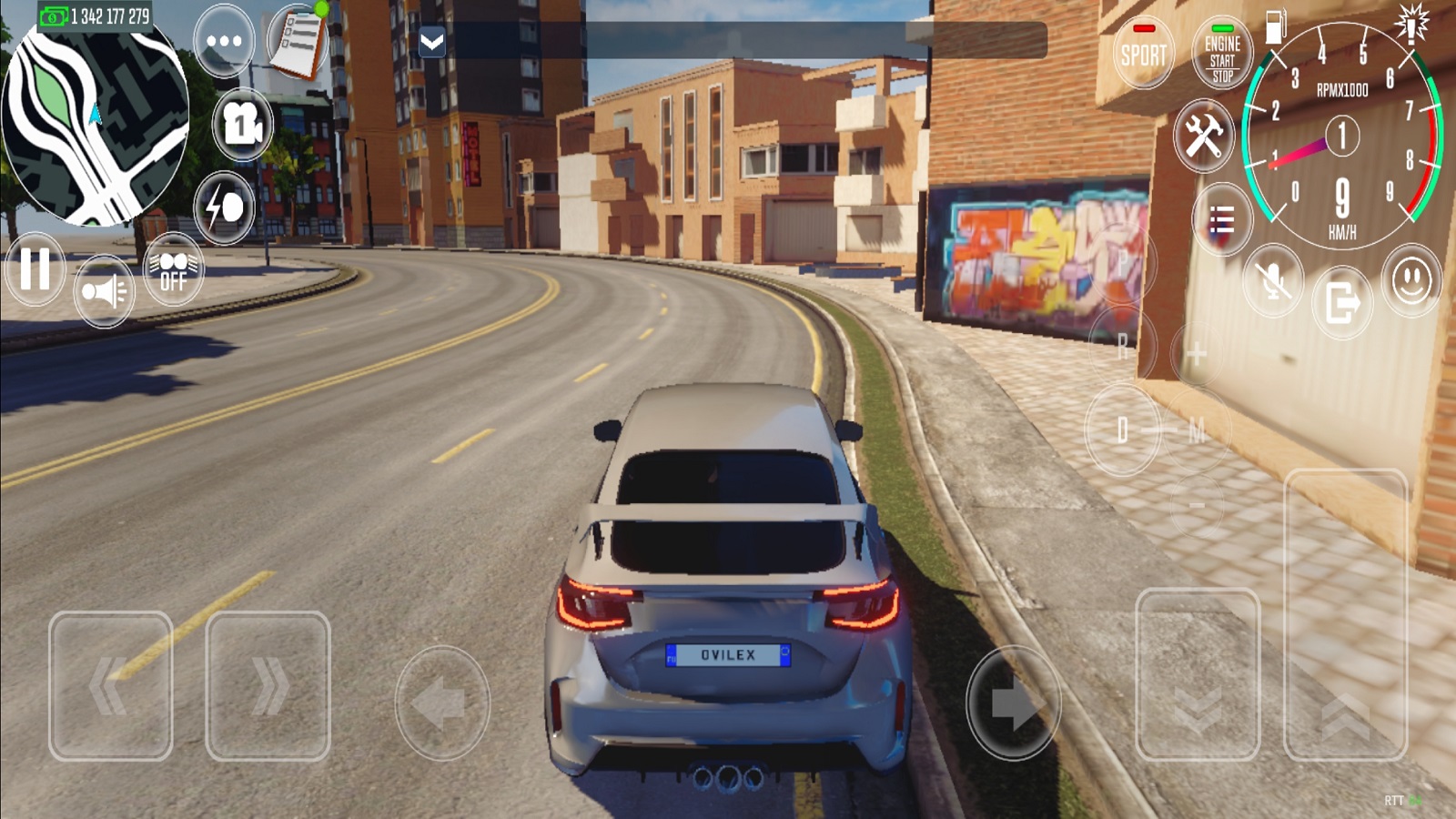
Task: Expand the top dropdown arrow panel
Action: coord(432,41)
